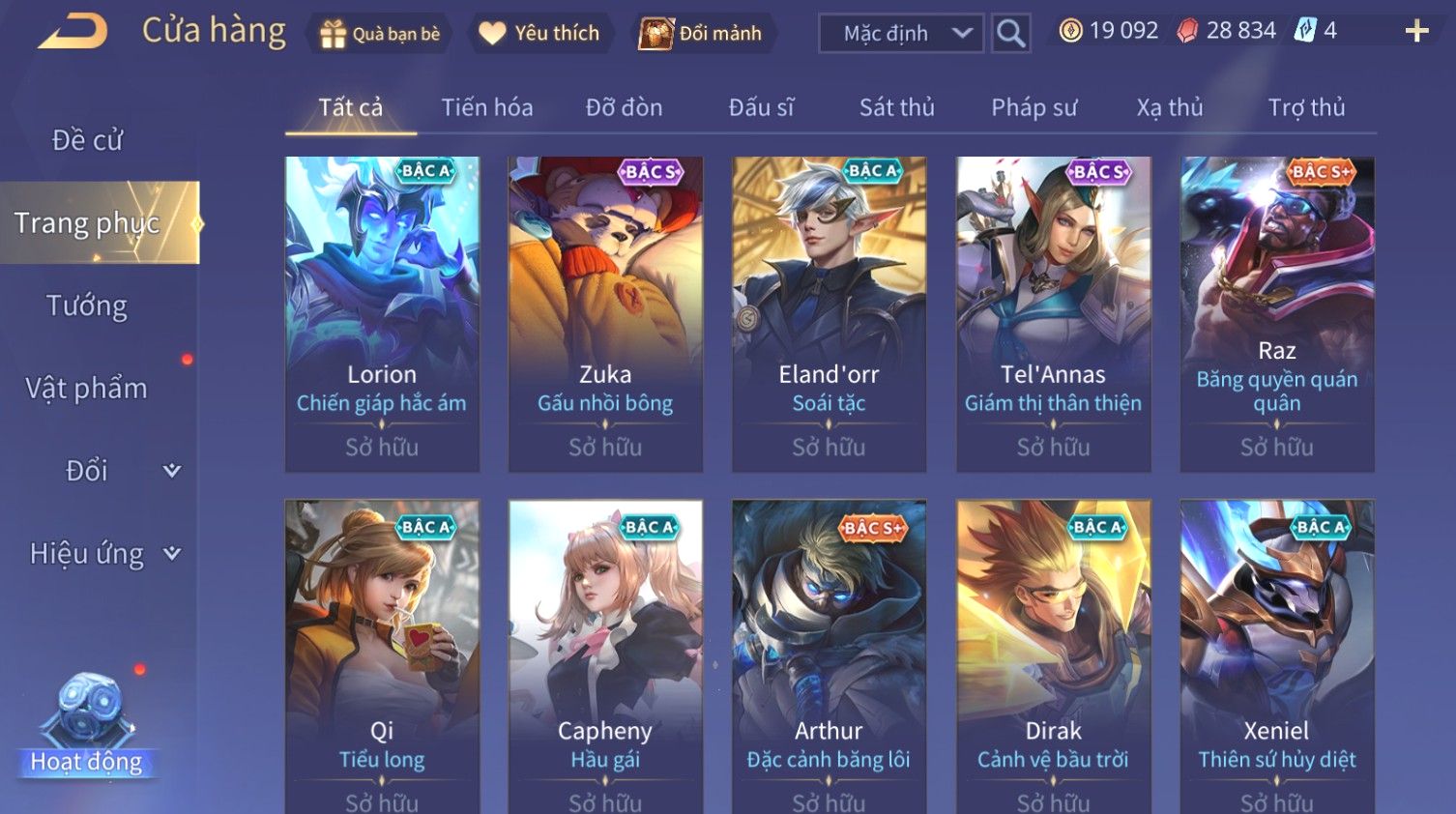This screenshot has height=814, width=1456.
Task: View the Arthur Đặc cảnh băng lôi skin
Action: coord(829,657)
